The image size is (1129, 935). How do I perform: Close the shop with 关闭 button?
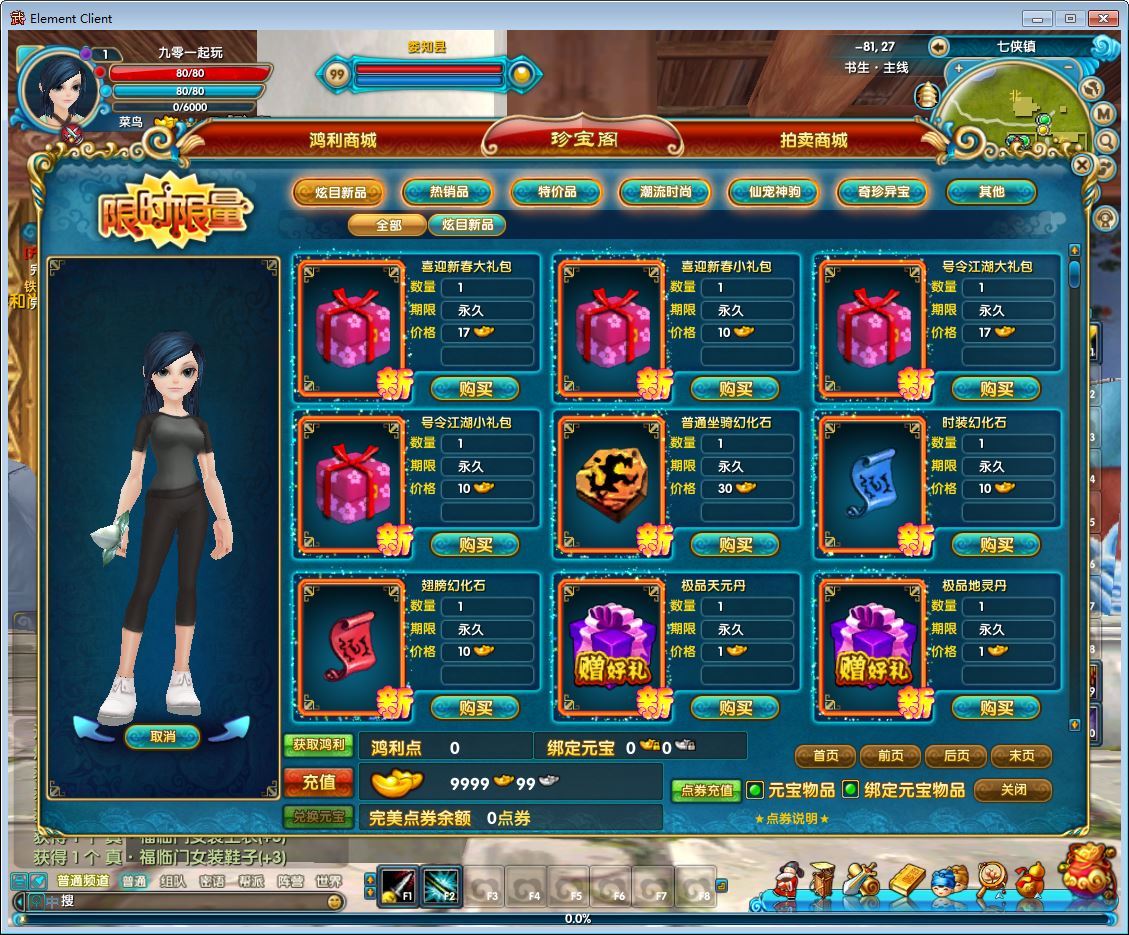[1013, 790]
